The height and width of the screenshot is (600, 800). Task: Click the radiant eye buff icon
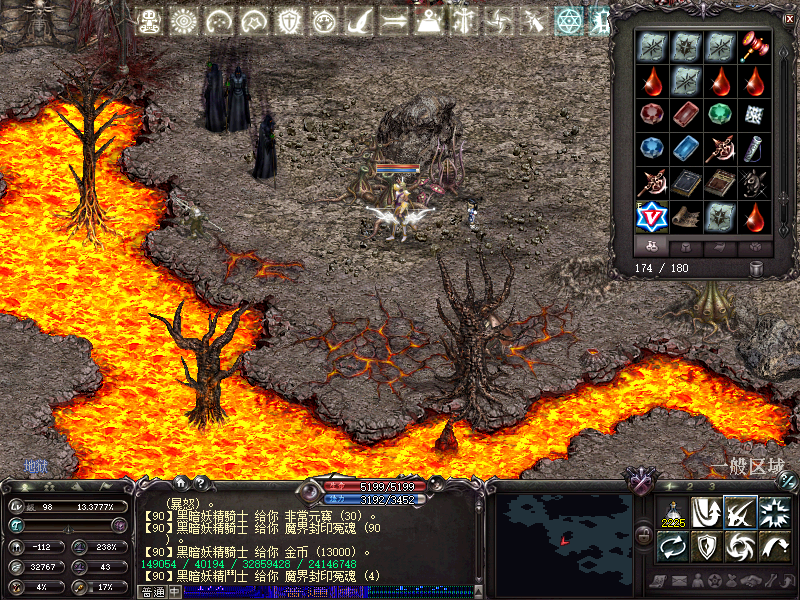click(184, 21)
